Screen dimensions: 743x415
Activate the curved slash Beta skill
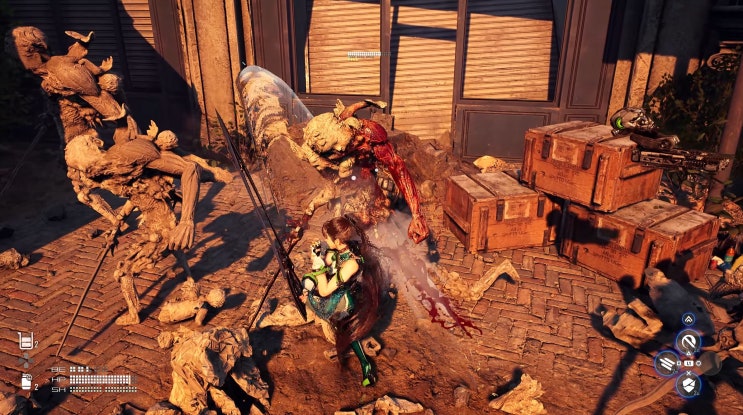689,341
